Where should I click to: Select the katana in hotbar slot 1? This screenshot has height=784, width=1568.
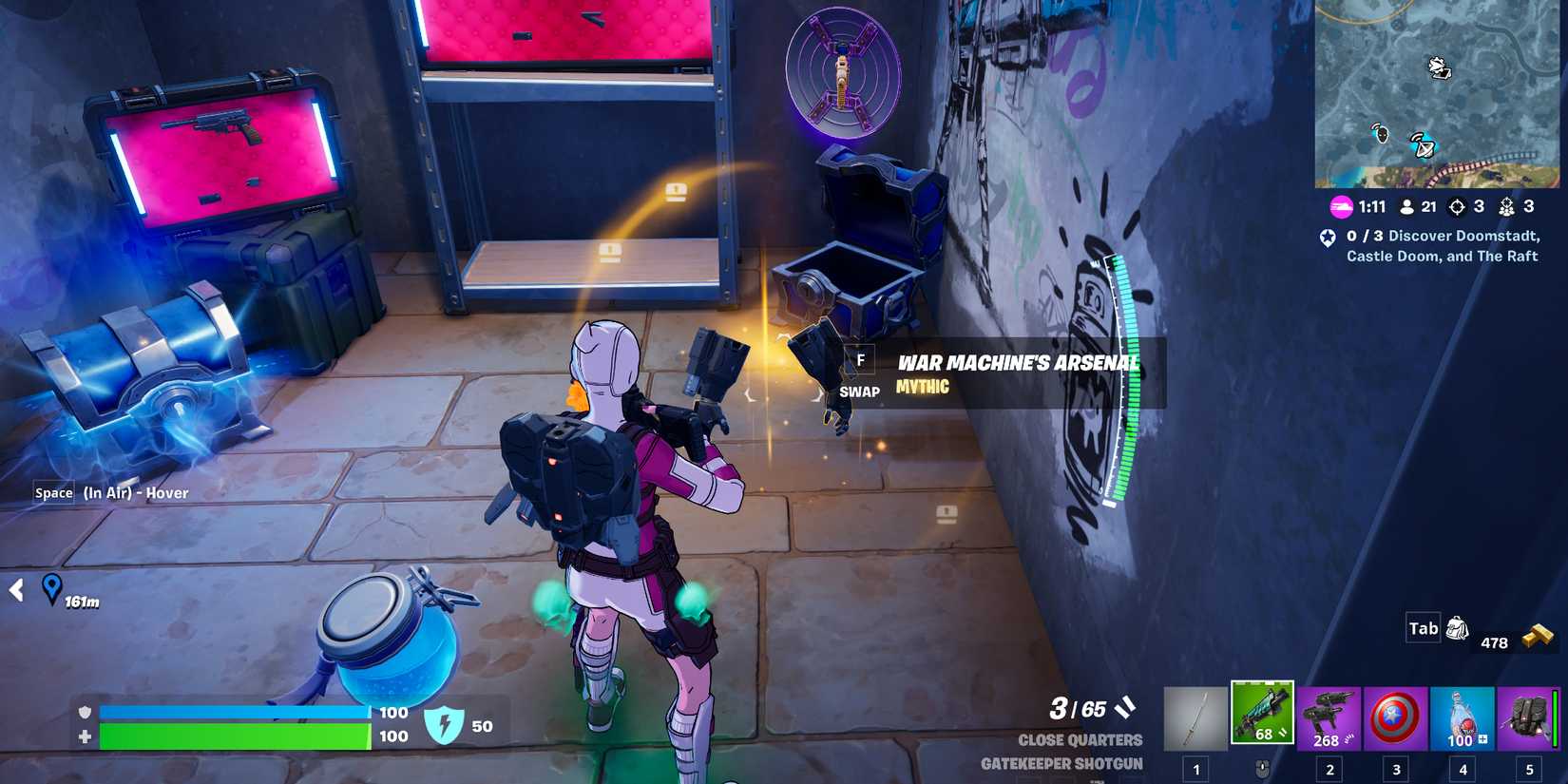1195,717
